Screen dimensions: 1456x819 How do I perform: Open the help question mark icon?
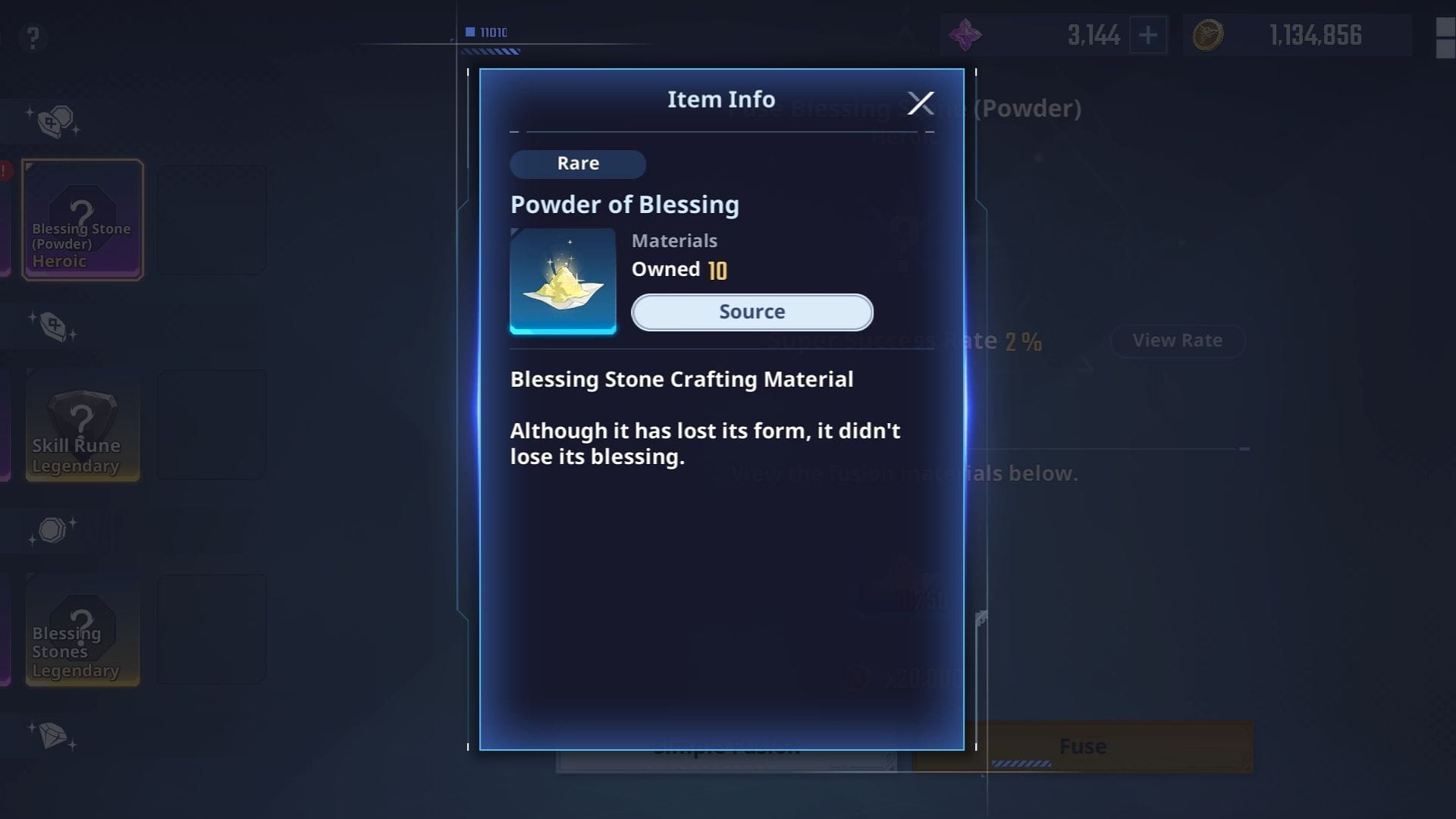coord(32,38)
